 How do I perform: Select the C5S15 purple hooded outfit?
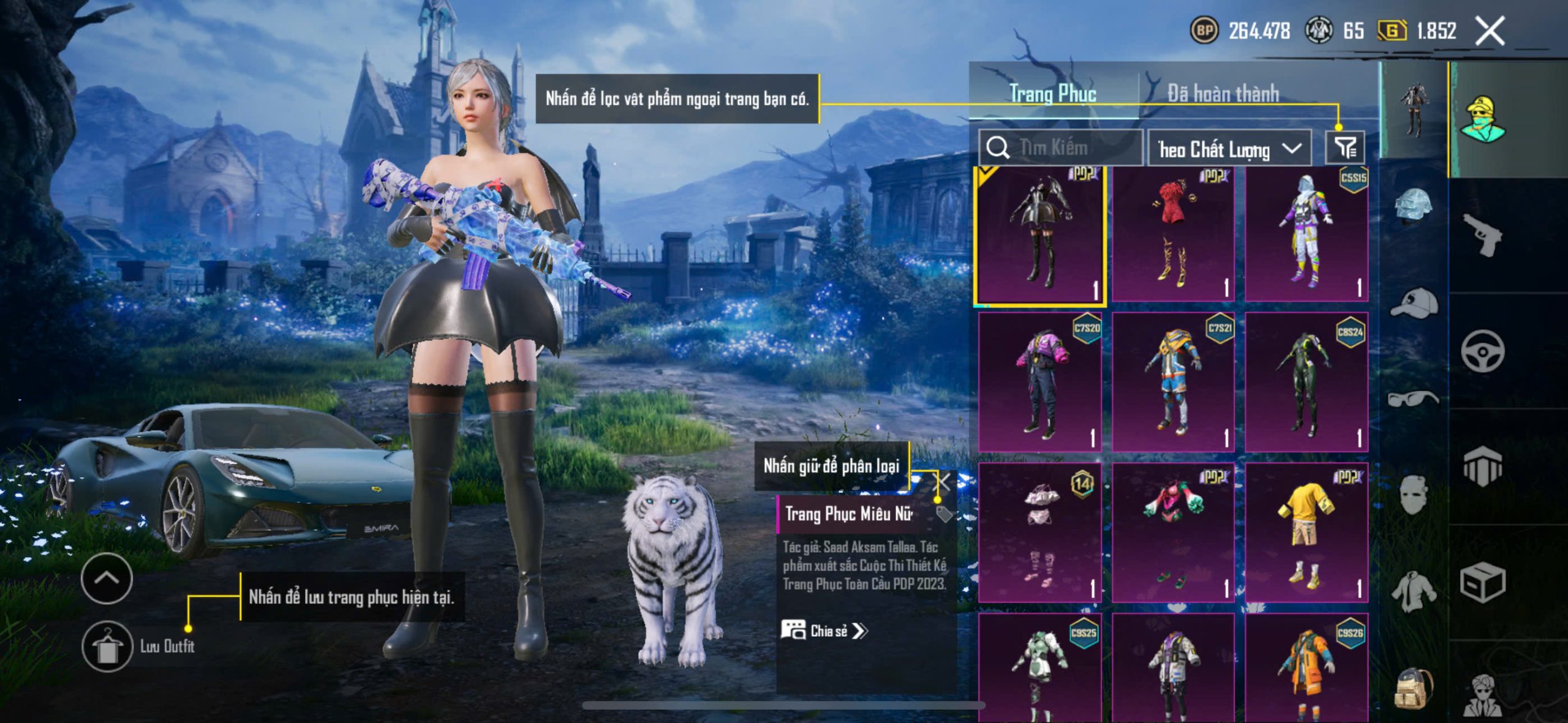[x=1306, y=236]
